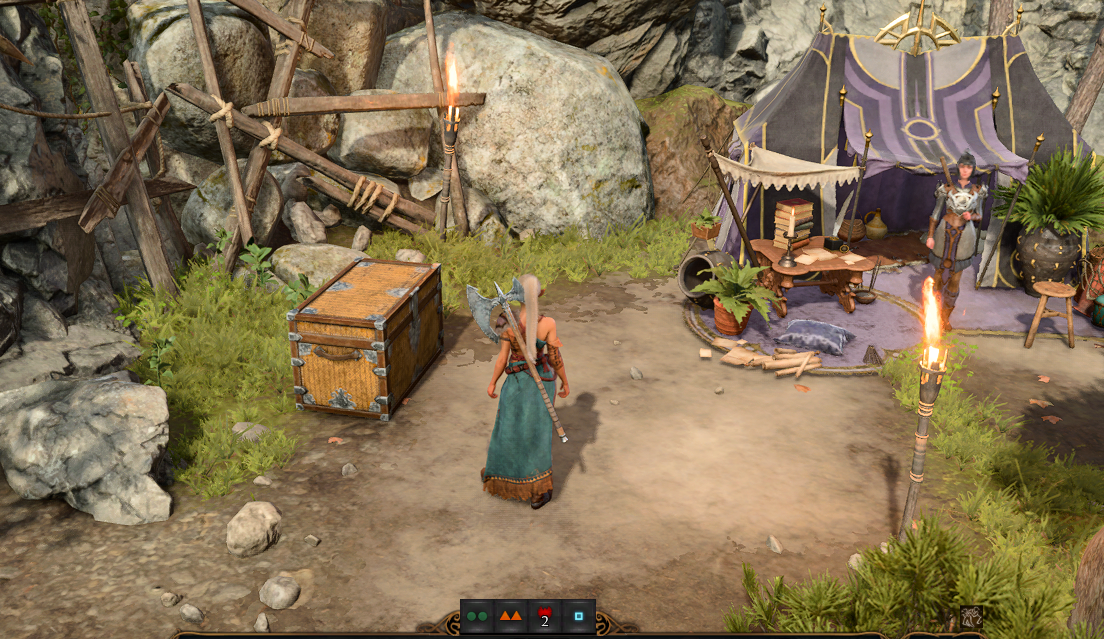Select the red resource showing 2 charges
The width and height of the screenshot is (1104, 639).
pos(545,616)
